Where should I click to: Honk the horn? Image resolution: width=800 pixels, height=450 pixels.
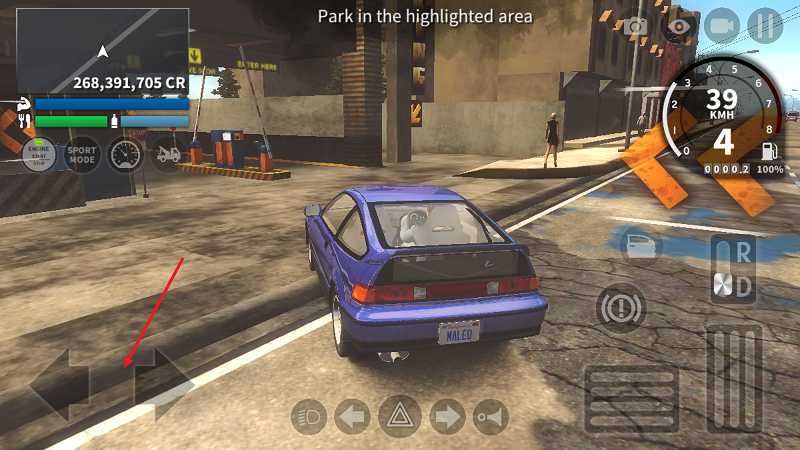[489, 416]
